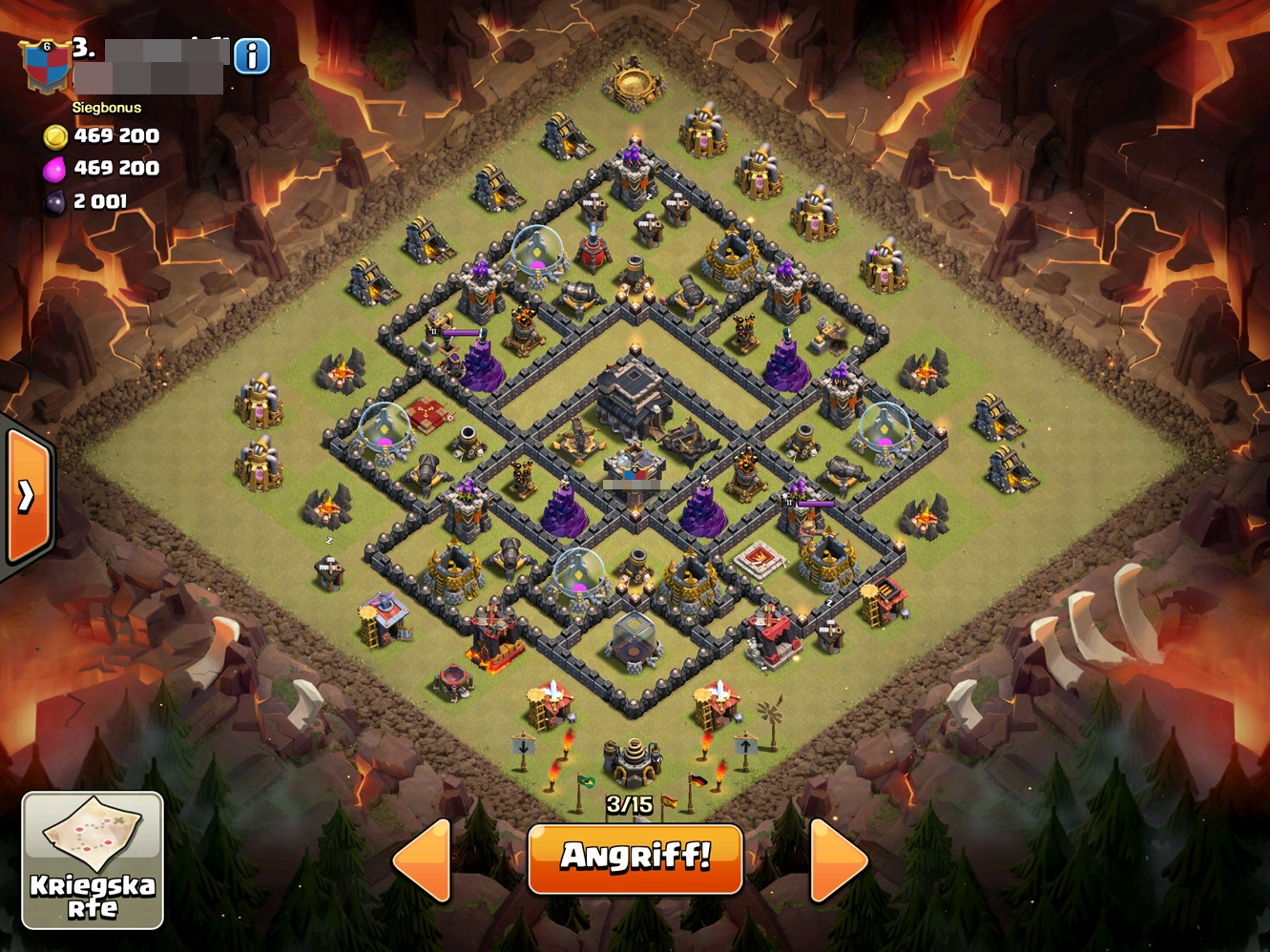Expand the orange side panel arrow
This screenshot has height=952, width=1270.
(x=27, y=496)
